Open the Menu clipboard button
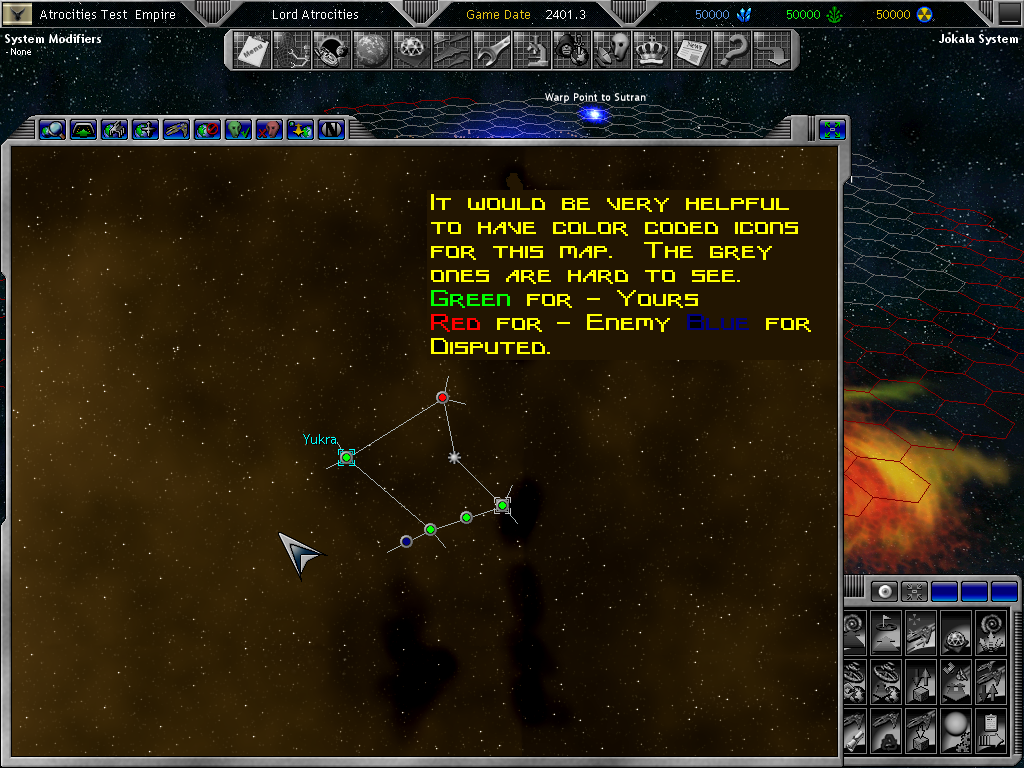This screenshot has height=768, width=1024. click(251, 50)
